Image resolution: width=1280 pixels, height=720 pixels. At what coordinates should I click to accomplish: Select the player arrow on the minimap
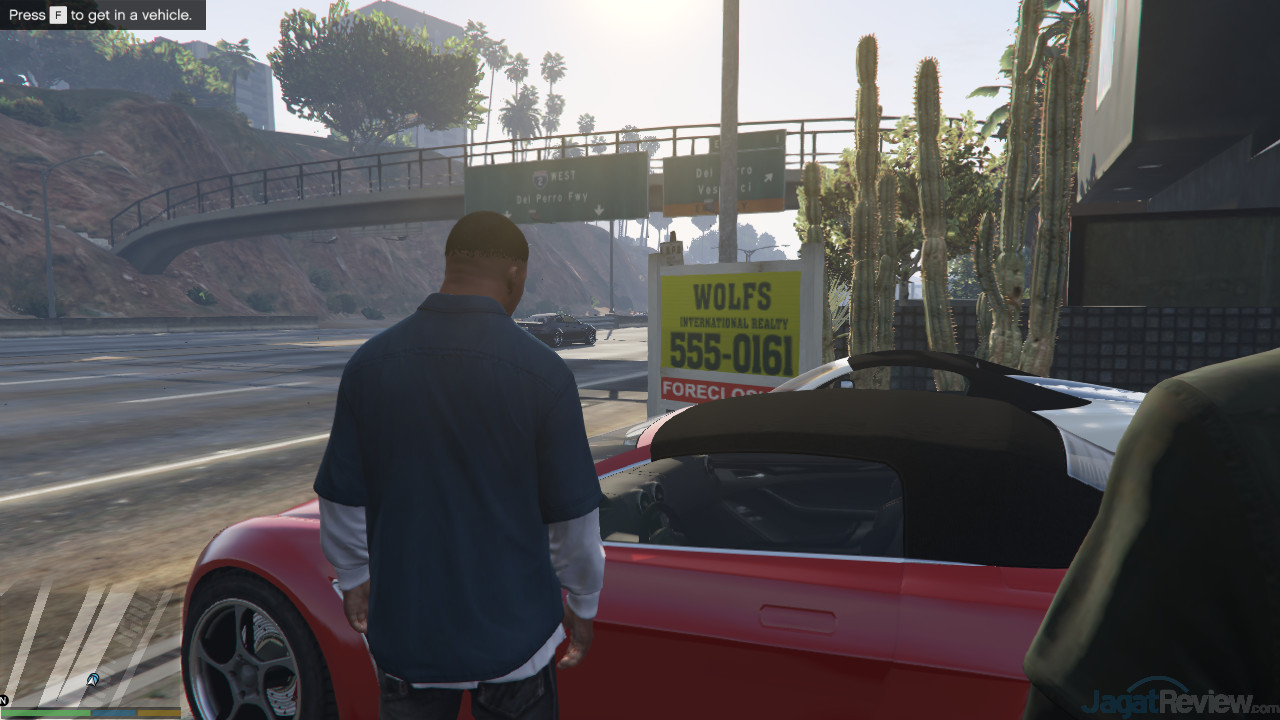pyautogui.click(x=92, y=680)
